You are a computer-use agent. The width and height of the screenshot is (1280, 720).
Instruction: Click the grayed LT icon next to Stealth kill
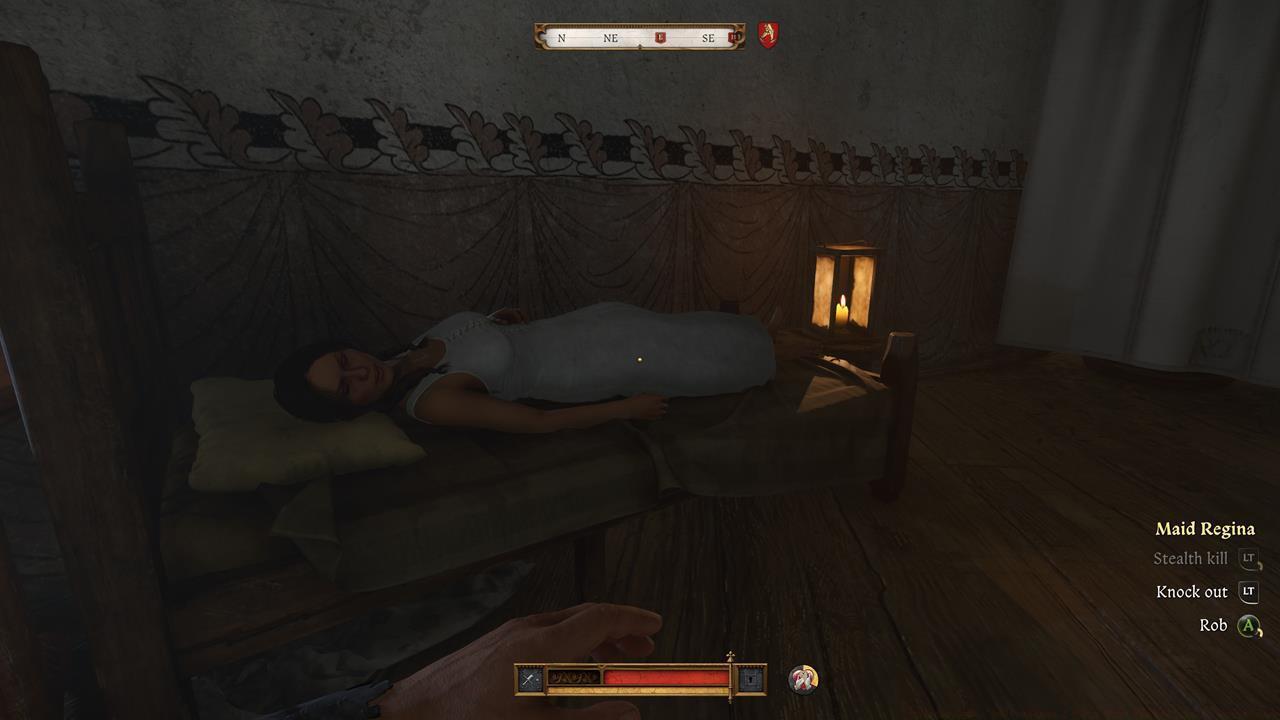tap(1247, 559)
